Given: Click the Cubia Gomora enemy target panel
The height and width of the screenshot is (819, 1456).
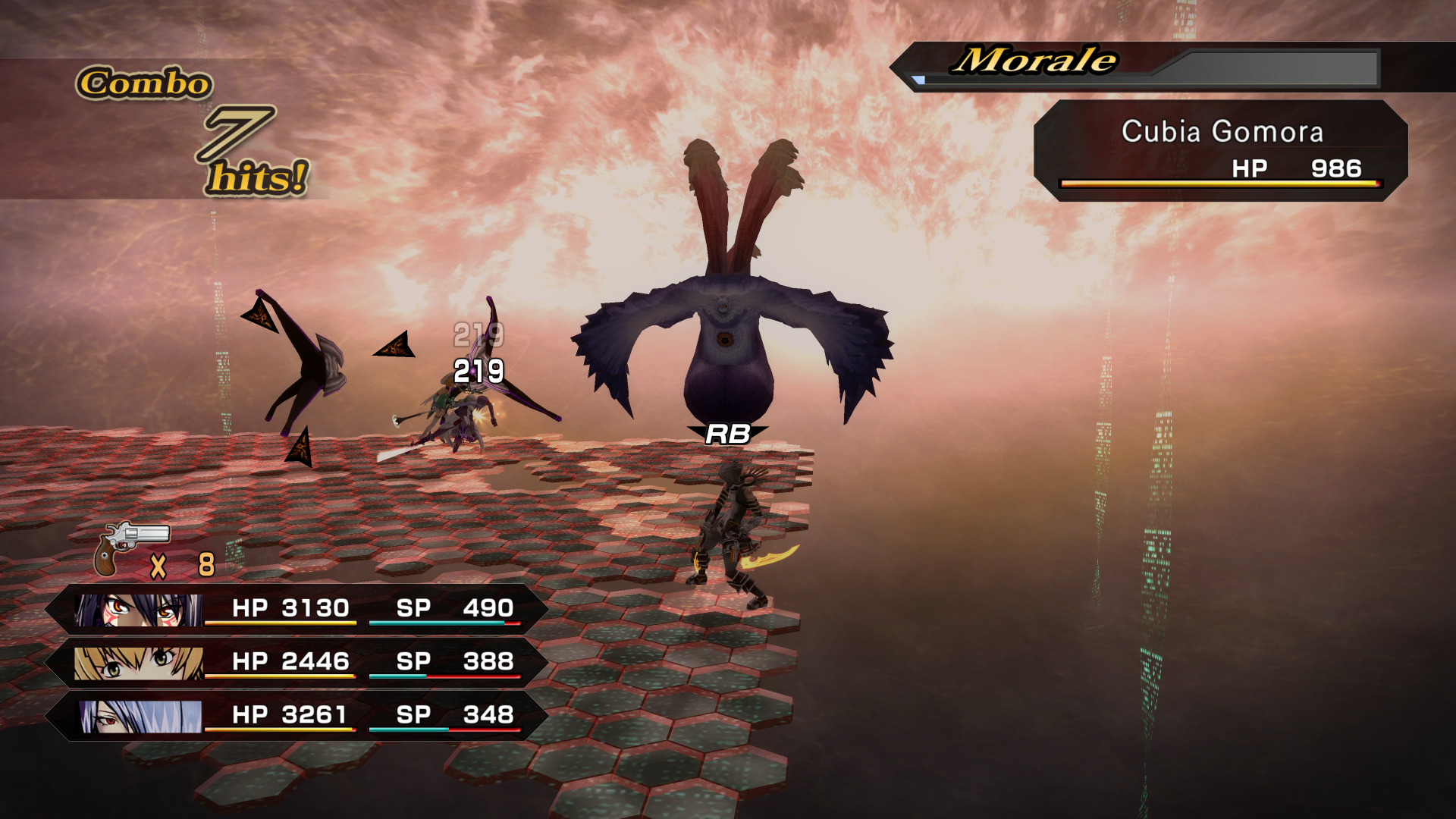Looking at the screenshot, I should click(x=1220, y=151).
